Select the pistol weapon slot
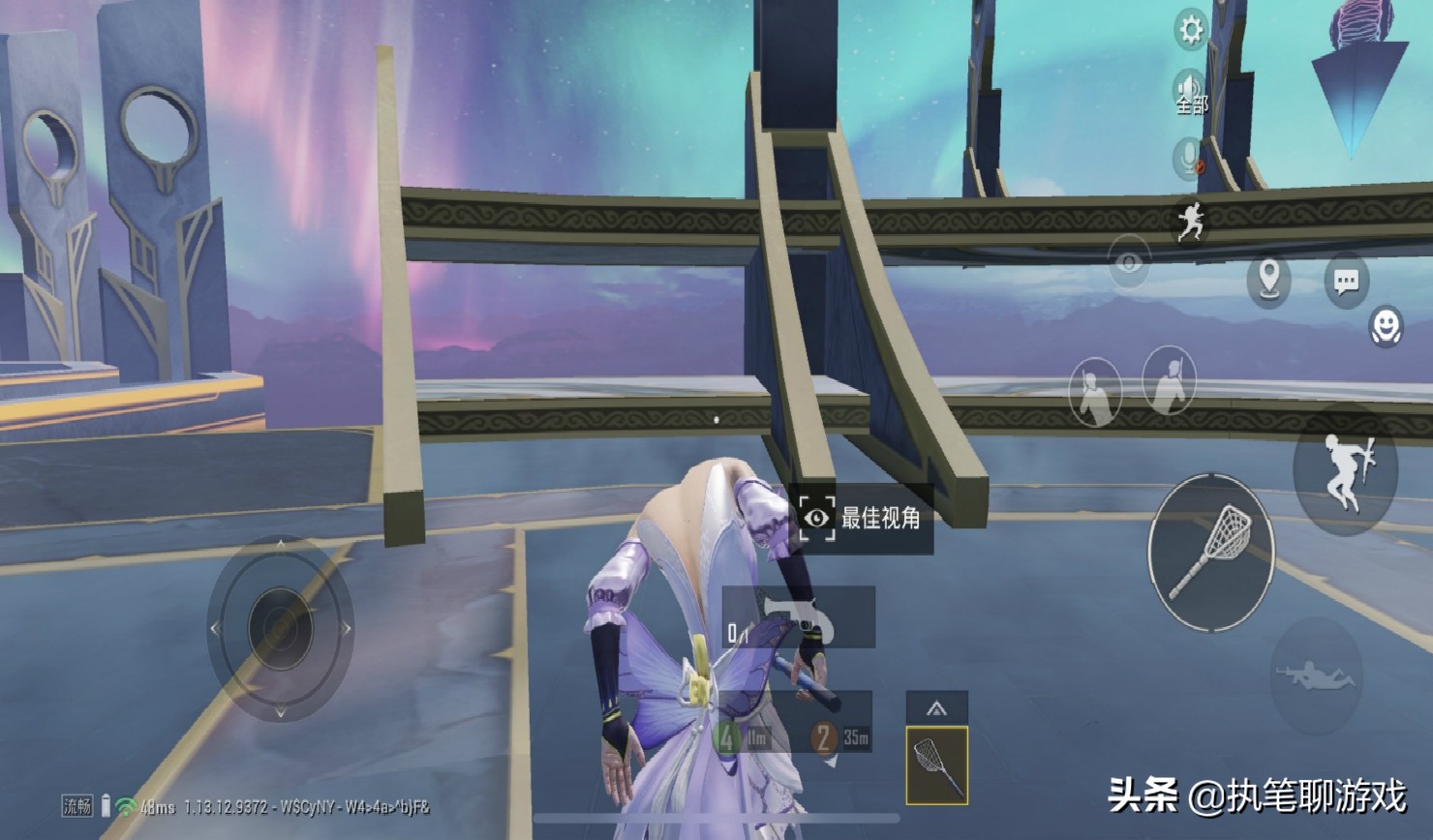1433x840 pixels. (x=799, y=617)
